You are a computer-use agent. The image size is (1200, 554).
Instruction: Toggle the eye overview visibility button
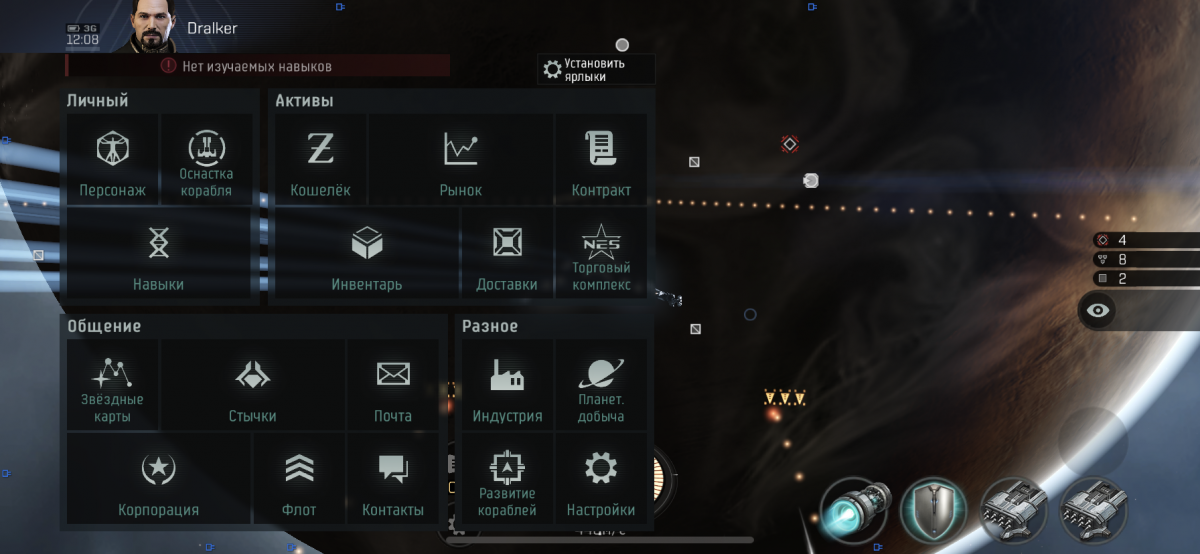(1098, 310)
